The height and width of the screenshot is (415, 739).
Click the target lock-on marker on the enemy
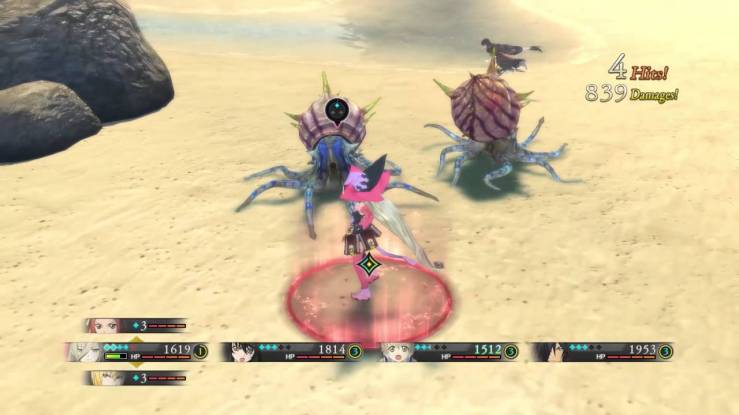[x=338, y=109]
